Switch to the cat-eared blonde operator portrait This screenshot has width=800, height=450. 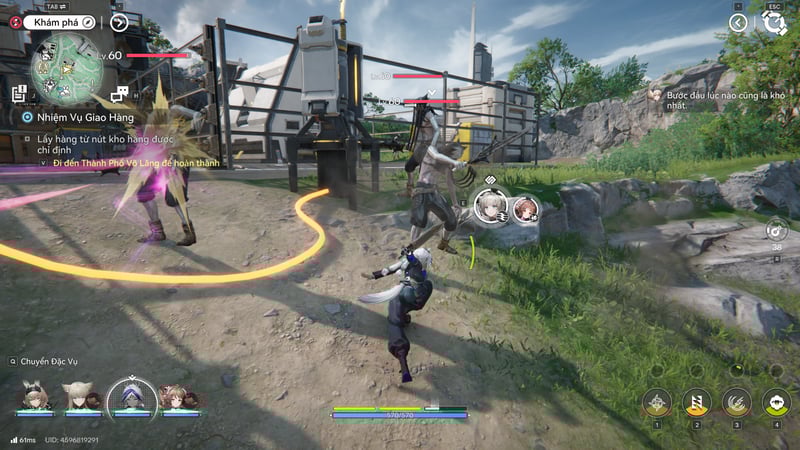coord(78,396)
